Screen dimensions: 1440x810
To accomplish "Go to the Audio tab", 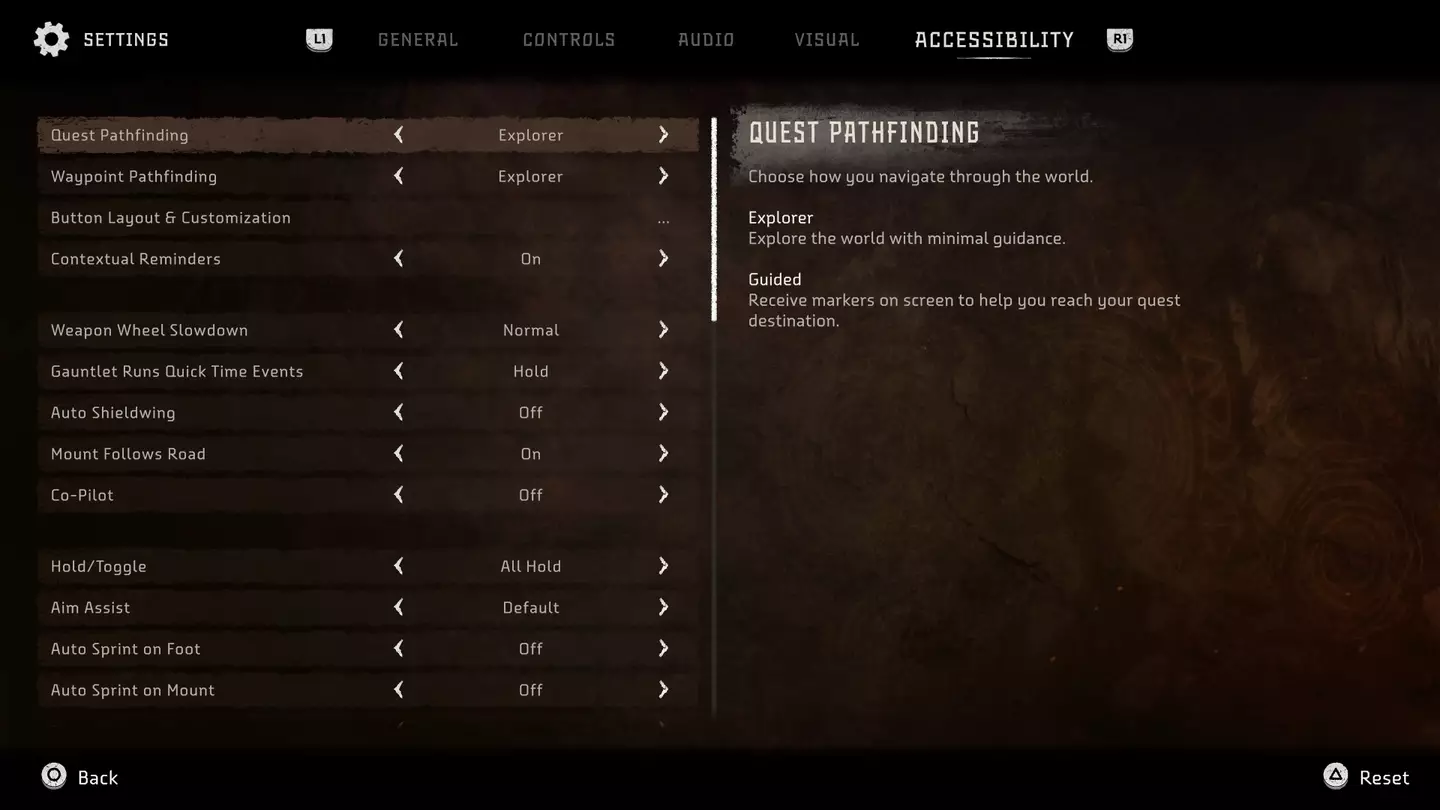I will pos(705,40).
